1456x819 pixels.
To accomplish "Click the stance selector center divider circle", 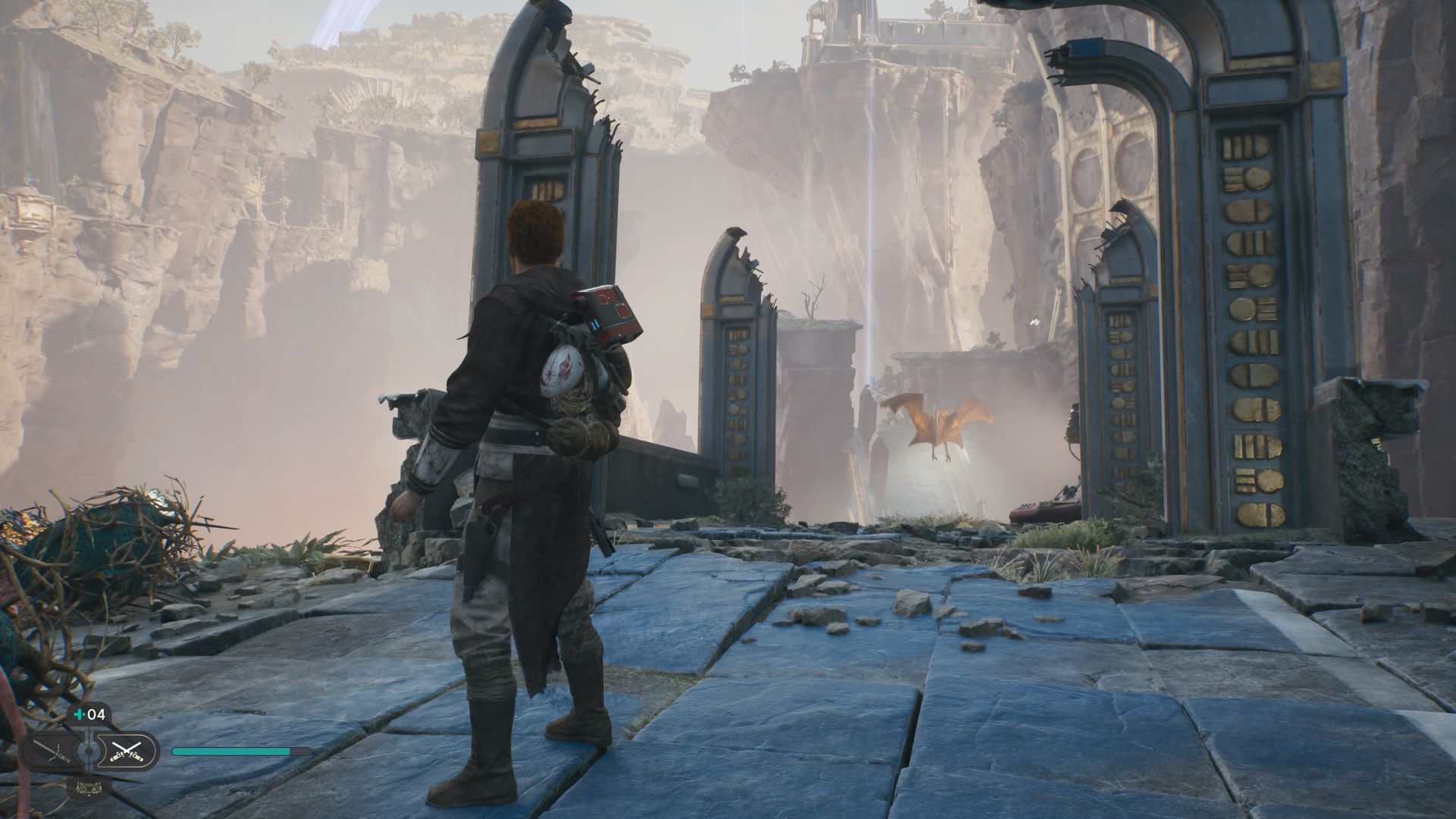I will tap(89, 751).
